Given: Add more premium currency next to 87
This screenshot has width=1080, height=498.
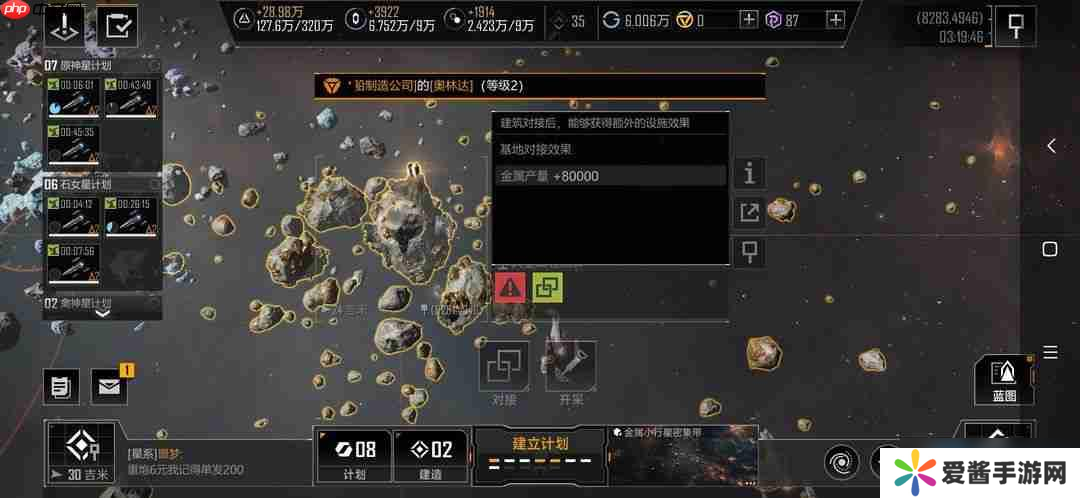Looking at the screenshot, I should [x=835, y=20].
